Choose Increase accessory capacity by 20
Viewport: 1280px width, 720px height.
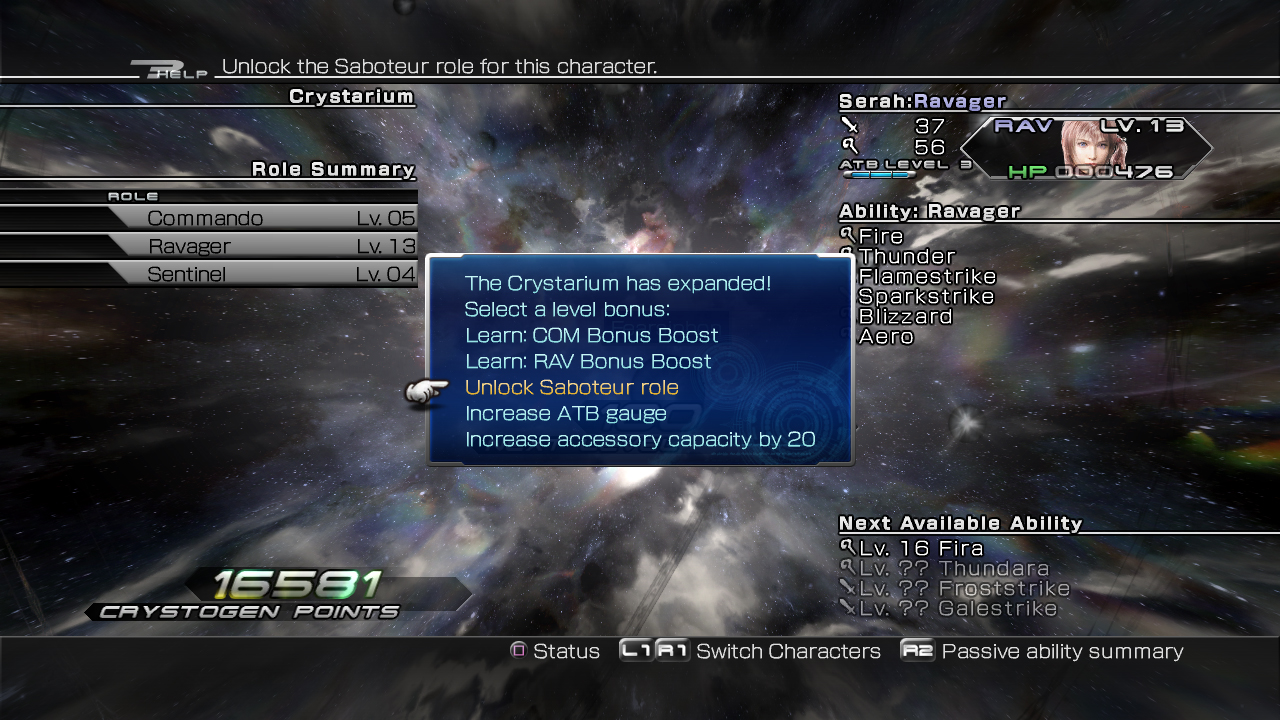pos(640,439)
